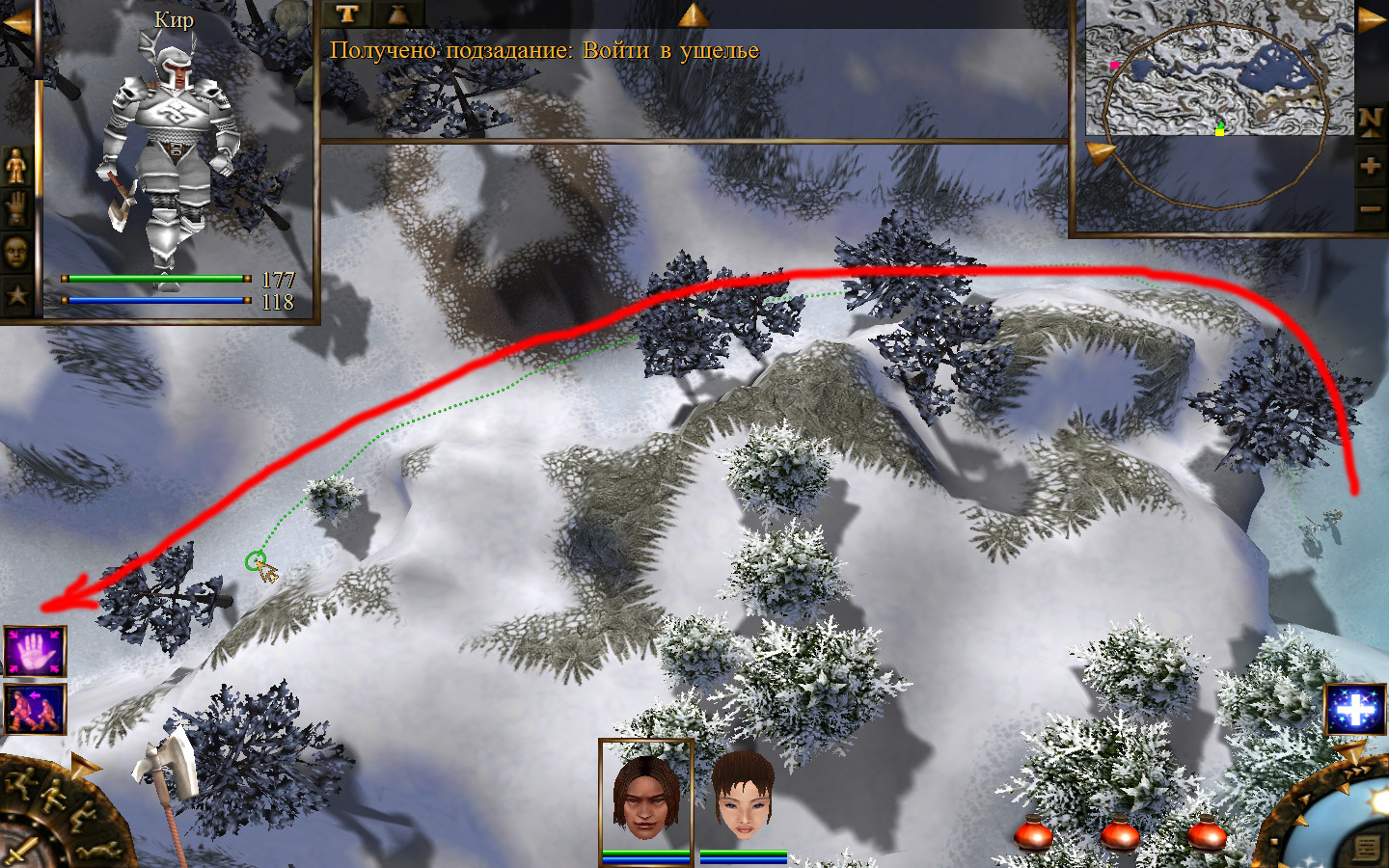The width and height of the screenshot is (1389, 868).
Task: Activate the purple open-palm spell icon
Action: pos(35,651)
